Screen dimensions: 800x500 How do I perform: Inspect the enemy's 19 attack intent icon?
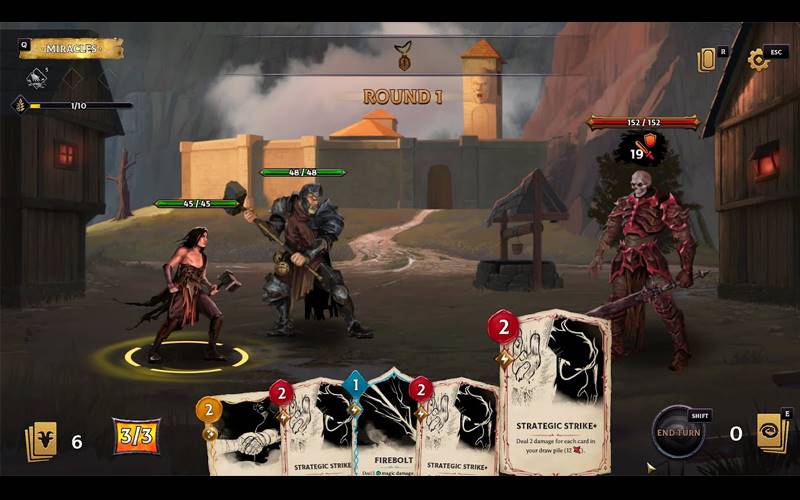coord(642,150)
